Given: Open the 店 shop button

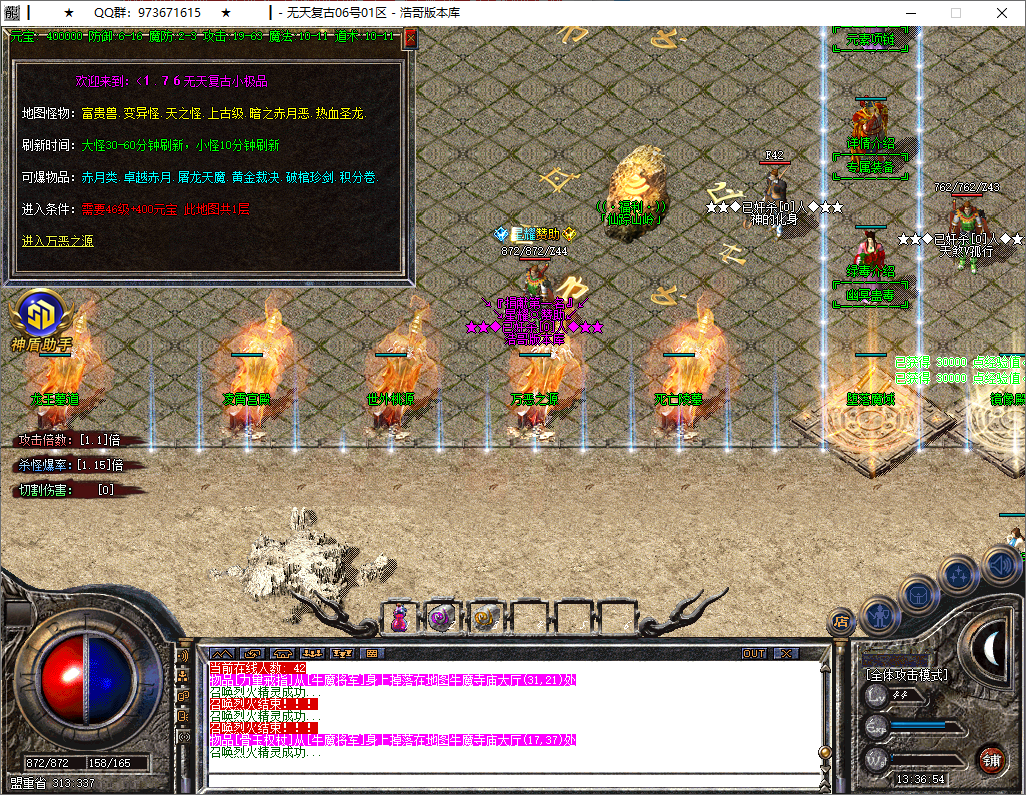Looking at the screenshot, I should [841, 622].
